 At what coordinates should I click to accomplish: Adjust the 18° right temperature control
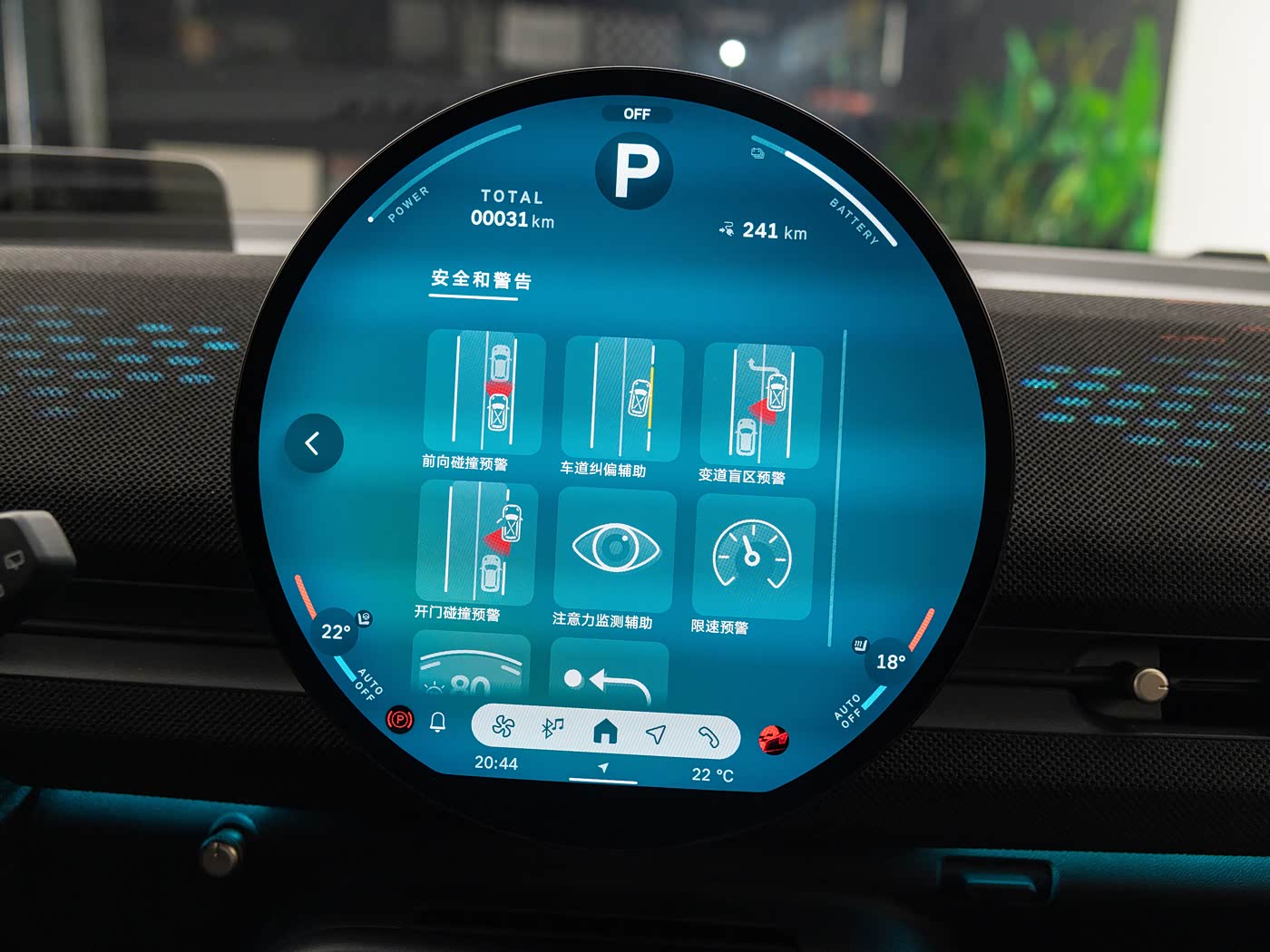point(890,662)
